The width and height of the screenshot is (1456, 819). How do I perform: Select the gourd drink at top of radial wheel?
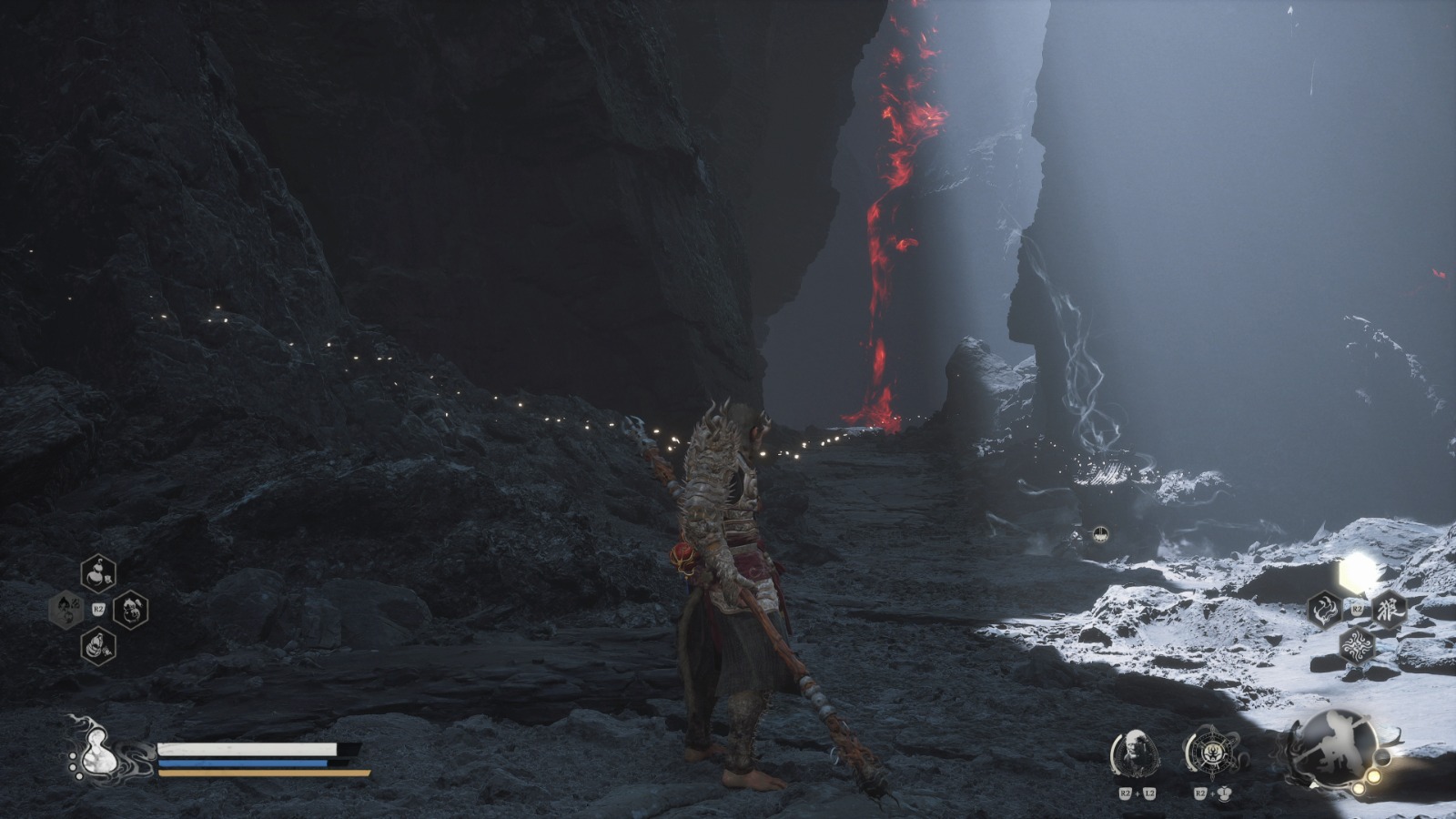tap(97, 573)
